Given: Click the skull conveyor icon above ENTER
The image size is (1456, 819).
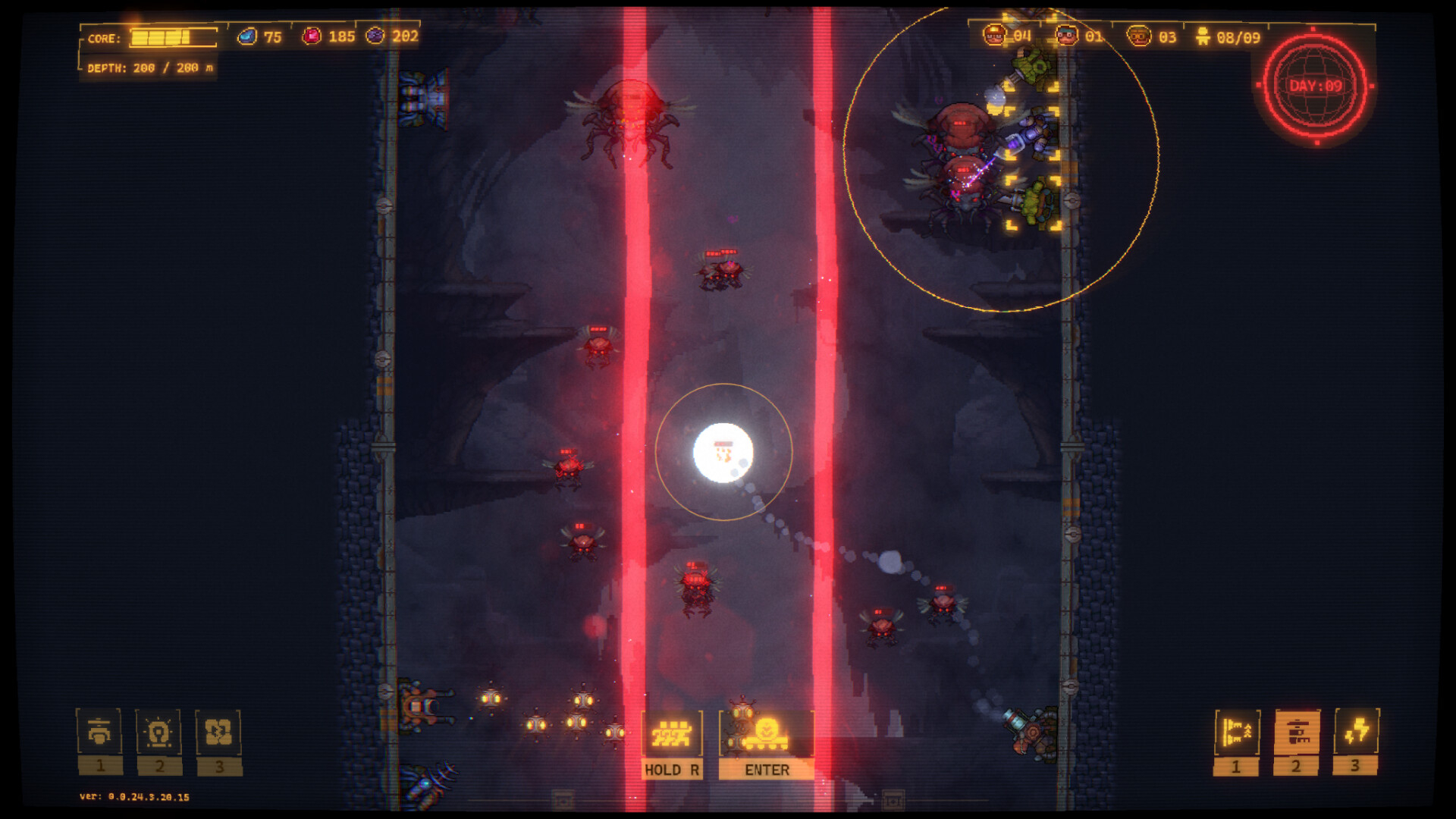Looking at the screenshot, I should (766, 734).
